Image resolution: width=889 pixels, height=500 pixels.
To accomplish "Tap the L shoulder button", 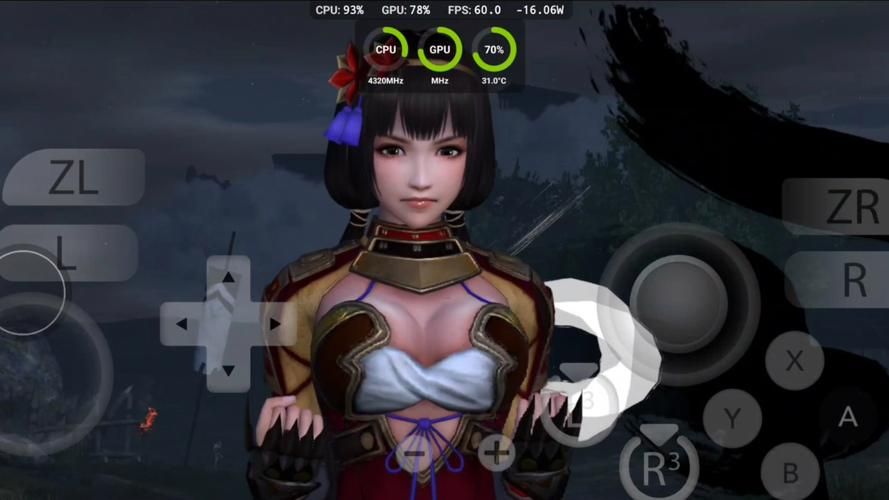I will 68,253.
